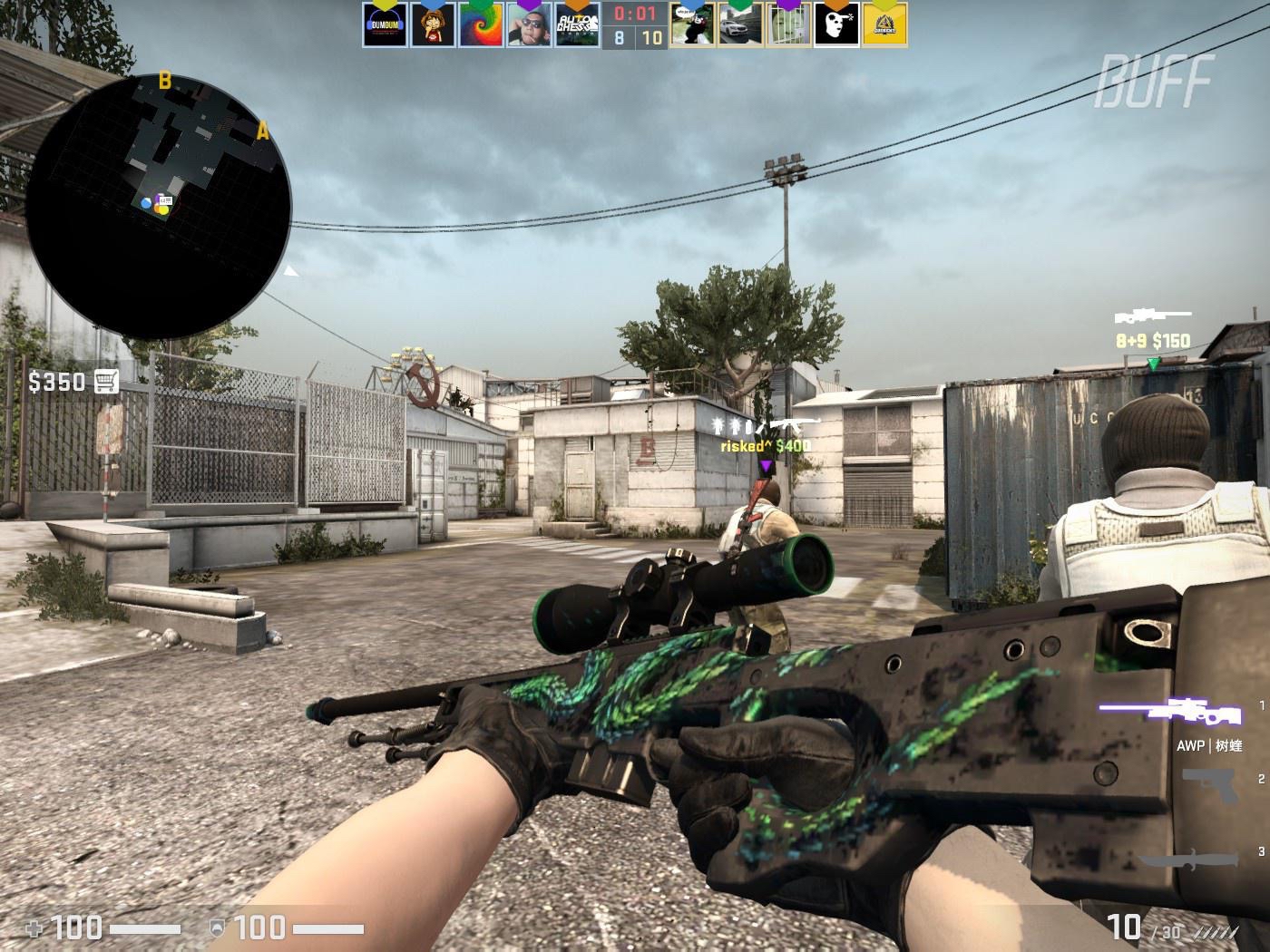Click the panda meme player avatar
1270x952 pixels.
coord(694,23)
